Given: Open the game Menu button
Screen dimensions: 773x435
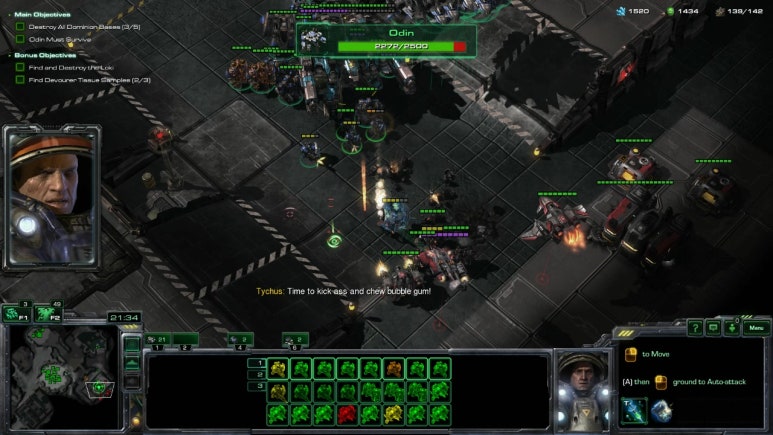Looking at the screenshot, I should tap(757, 327).
